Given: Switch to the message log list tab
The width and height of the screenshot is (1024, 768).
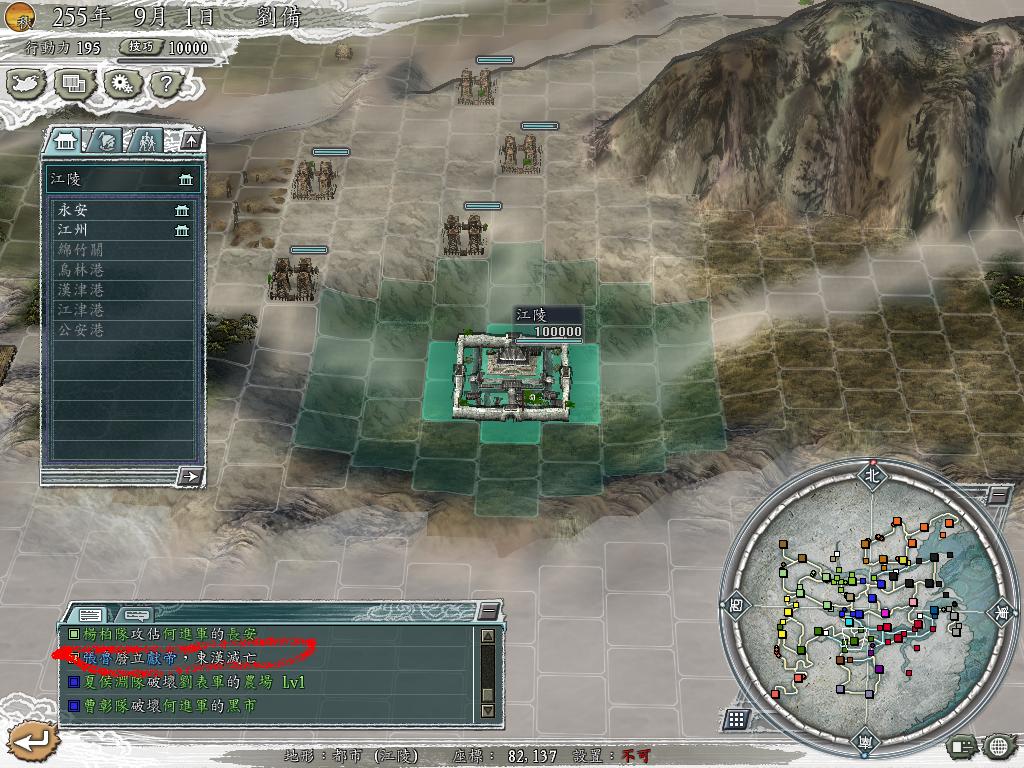Looking at the screenshot, I should coord(90,613).
